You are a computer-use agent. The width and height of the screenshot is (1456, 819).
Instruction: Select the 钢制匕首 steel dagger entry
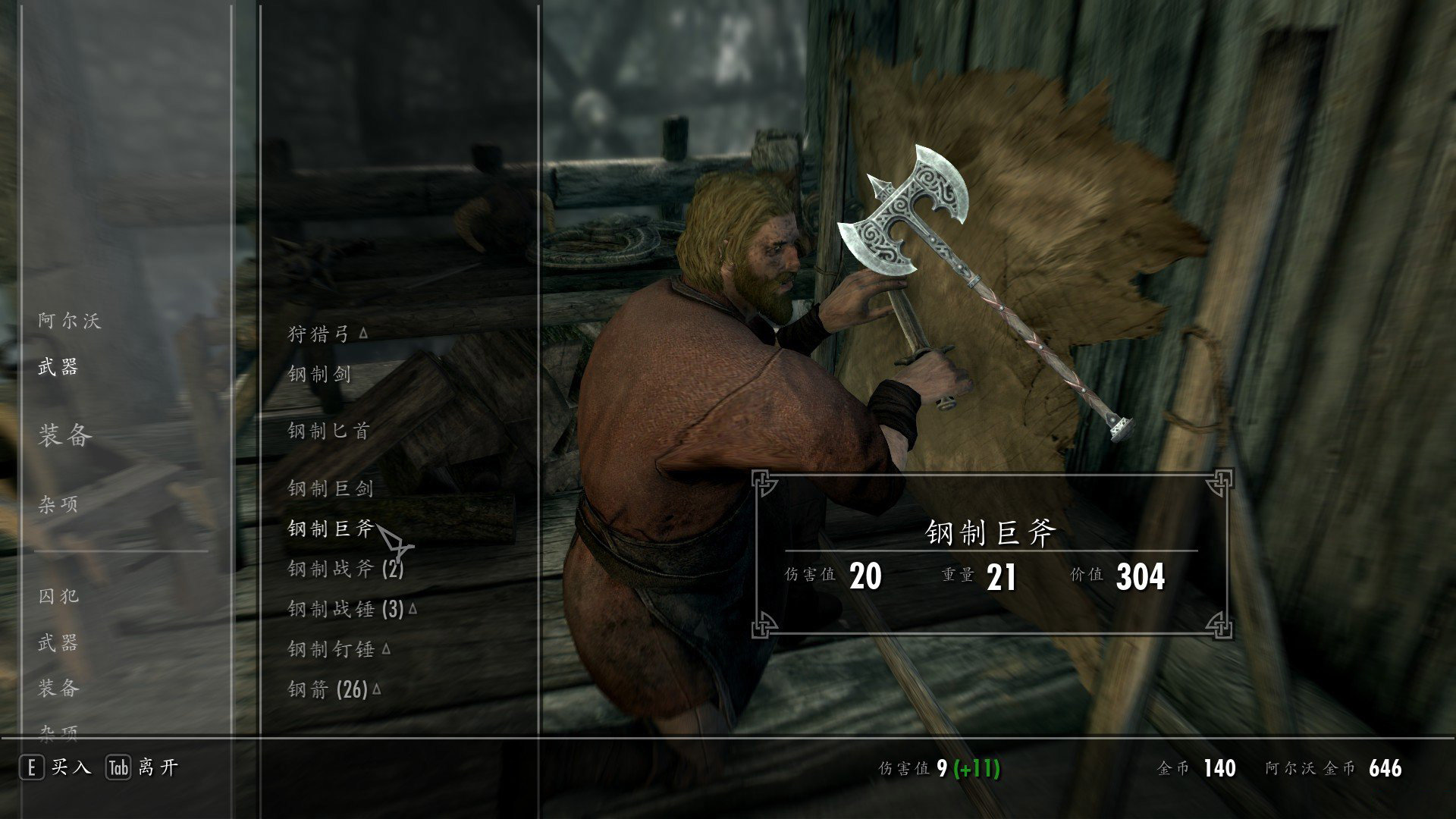tap(328, 431)
